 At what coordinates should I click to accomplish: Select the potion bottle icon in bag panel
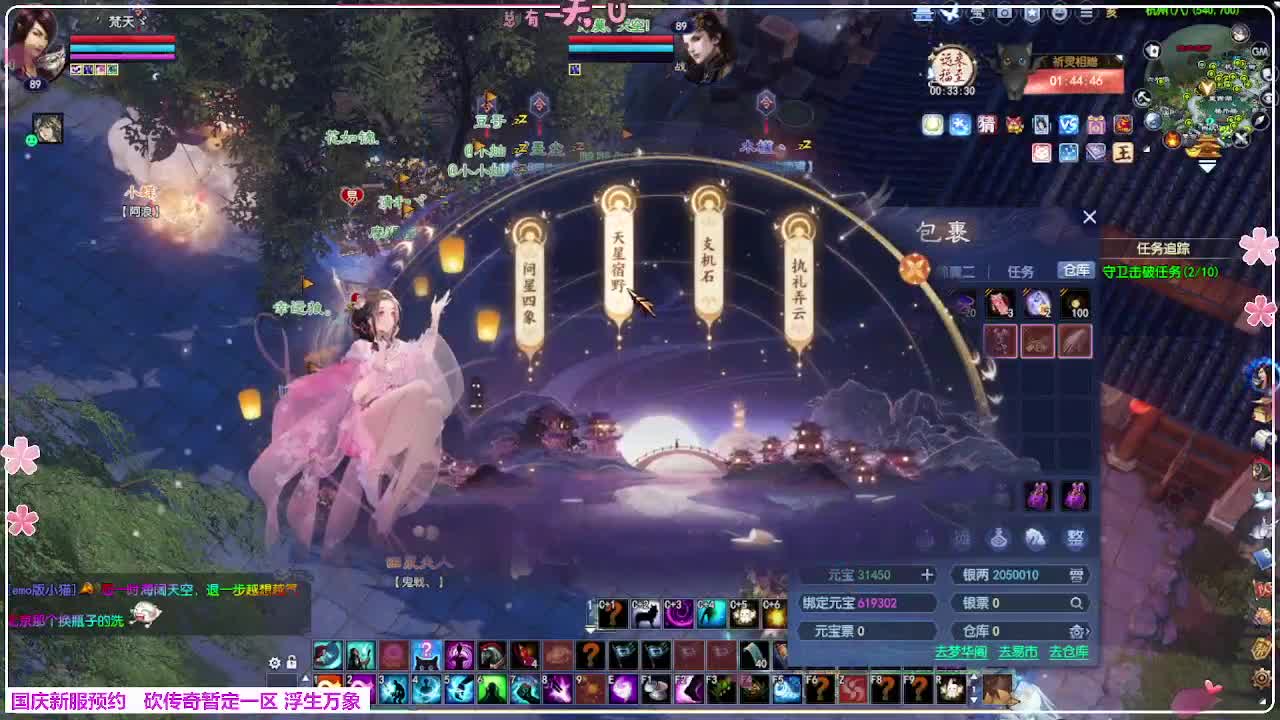pyautogui.click(x=998, y=539)
